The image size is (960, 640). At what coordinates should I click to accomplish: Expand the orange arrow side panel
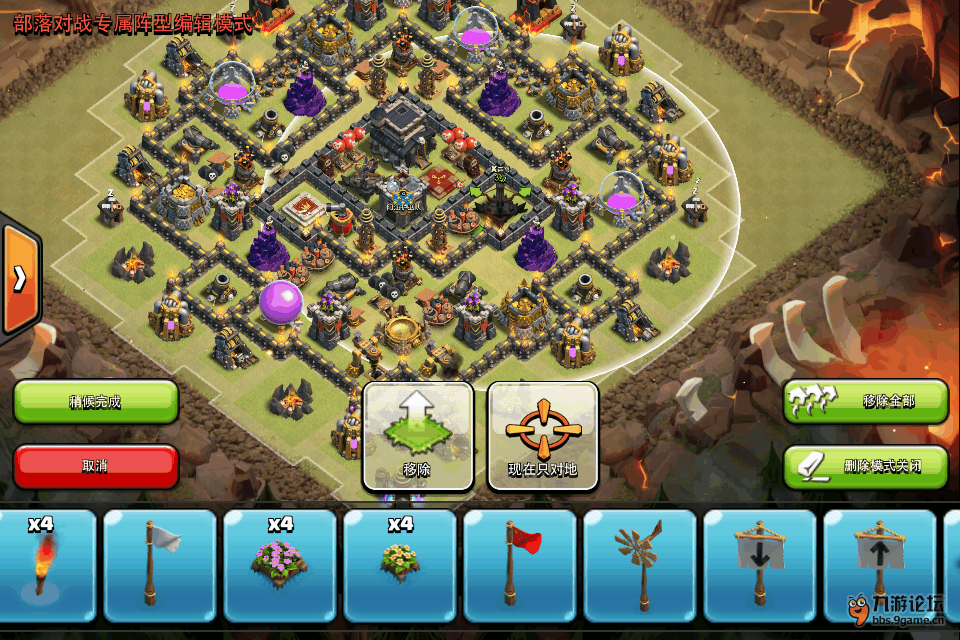19,279
